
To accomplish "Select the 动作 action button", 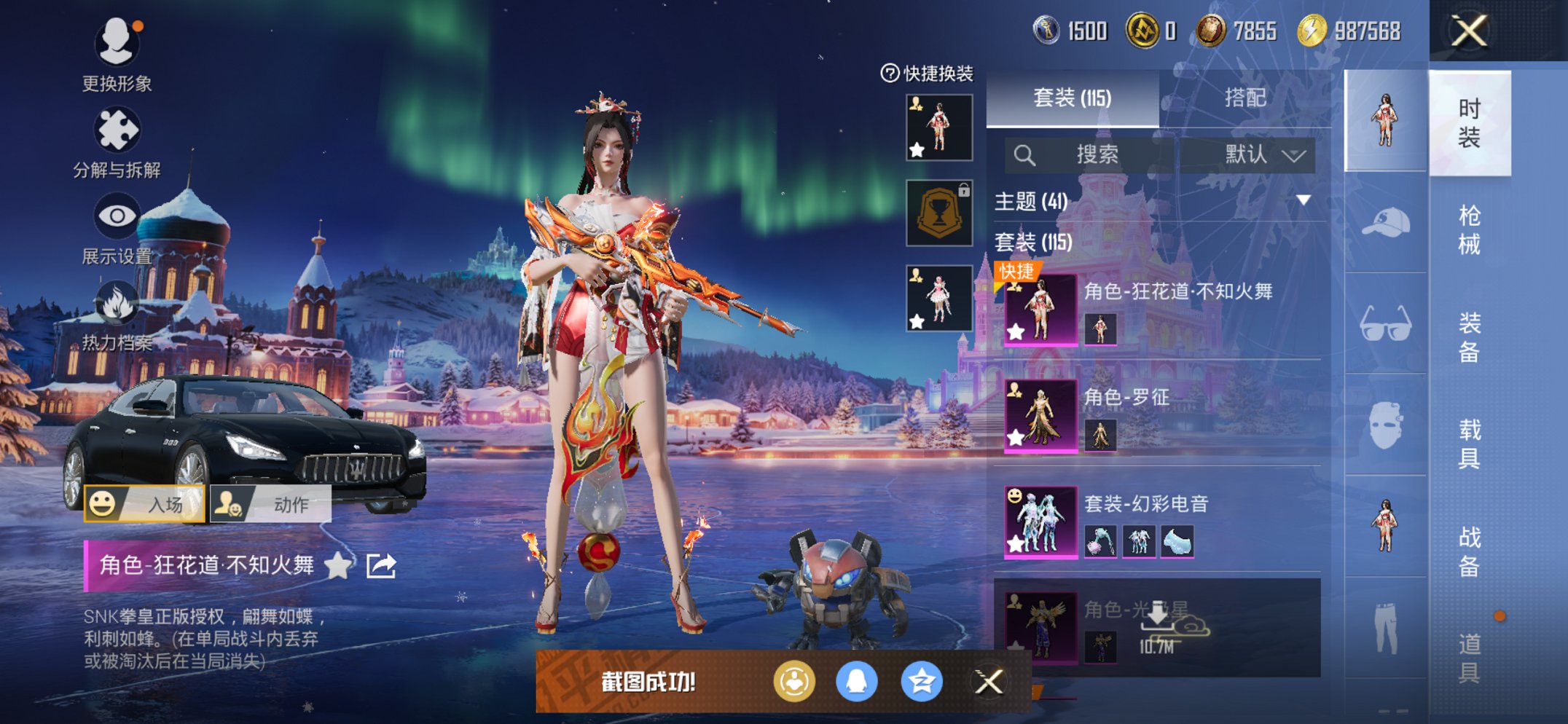I will coord(270,504).
